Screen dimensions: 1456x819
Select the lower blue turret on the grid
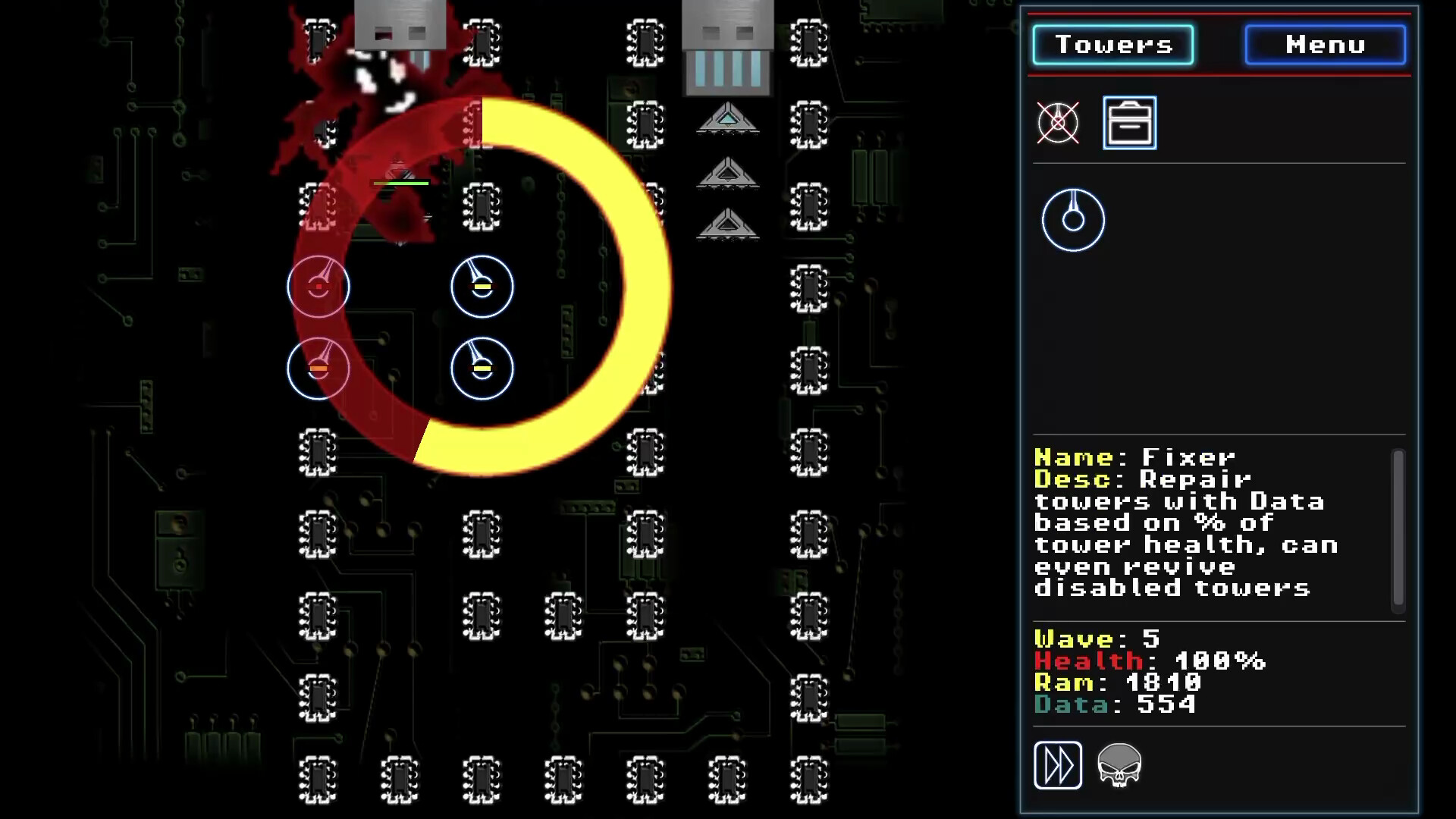pyautogui.click(x=482, y=368)
